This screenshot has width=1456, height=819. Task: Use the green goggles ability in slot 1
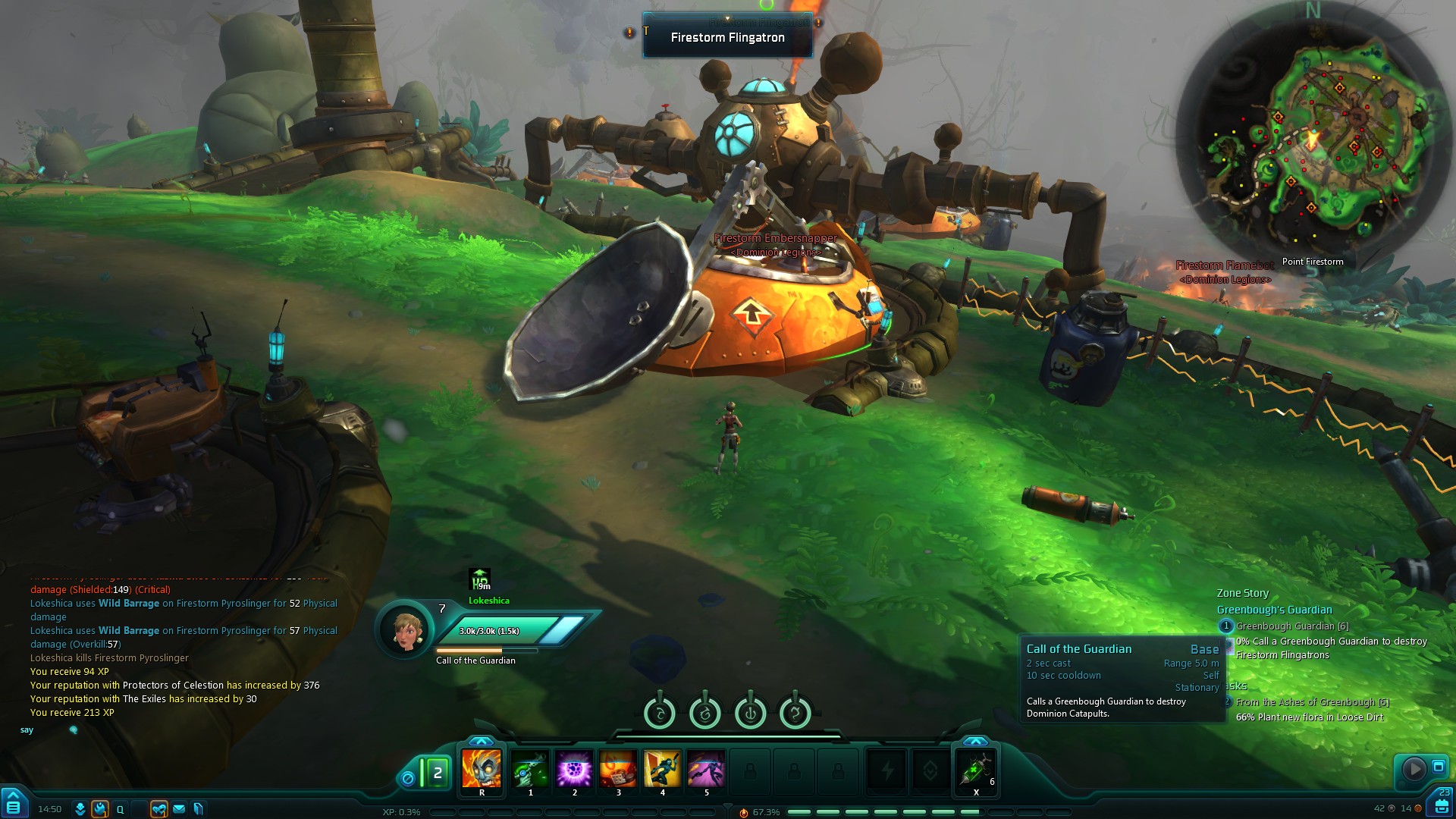pyautogui.click(x=530, y=769)
